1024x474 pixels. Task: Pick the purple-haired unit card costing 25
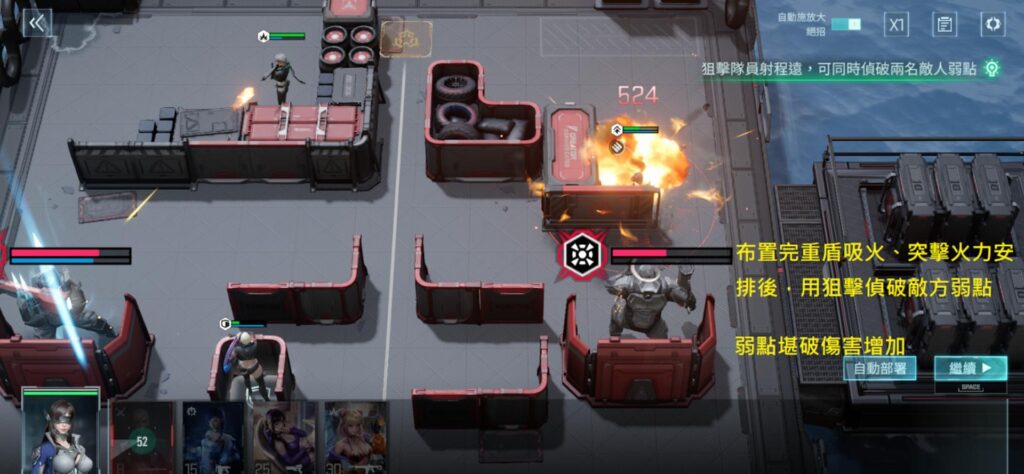[283, 438]
